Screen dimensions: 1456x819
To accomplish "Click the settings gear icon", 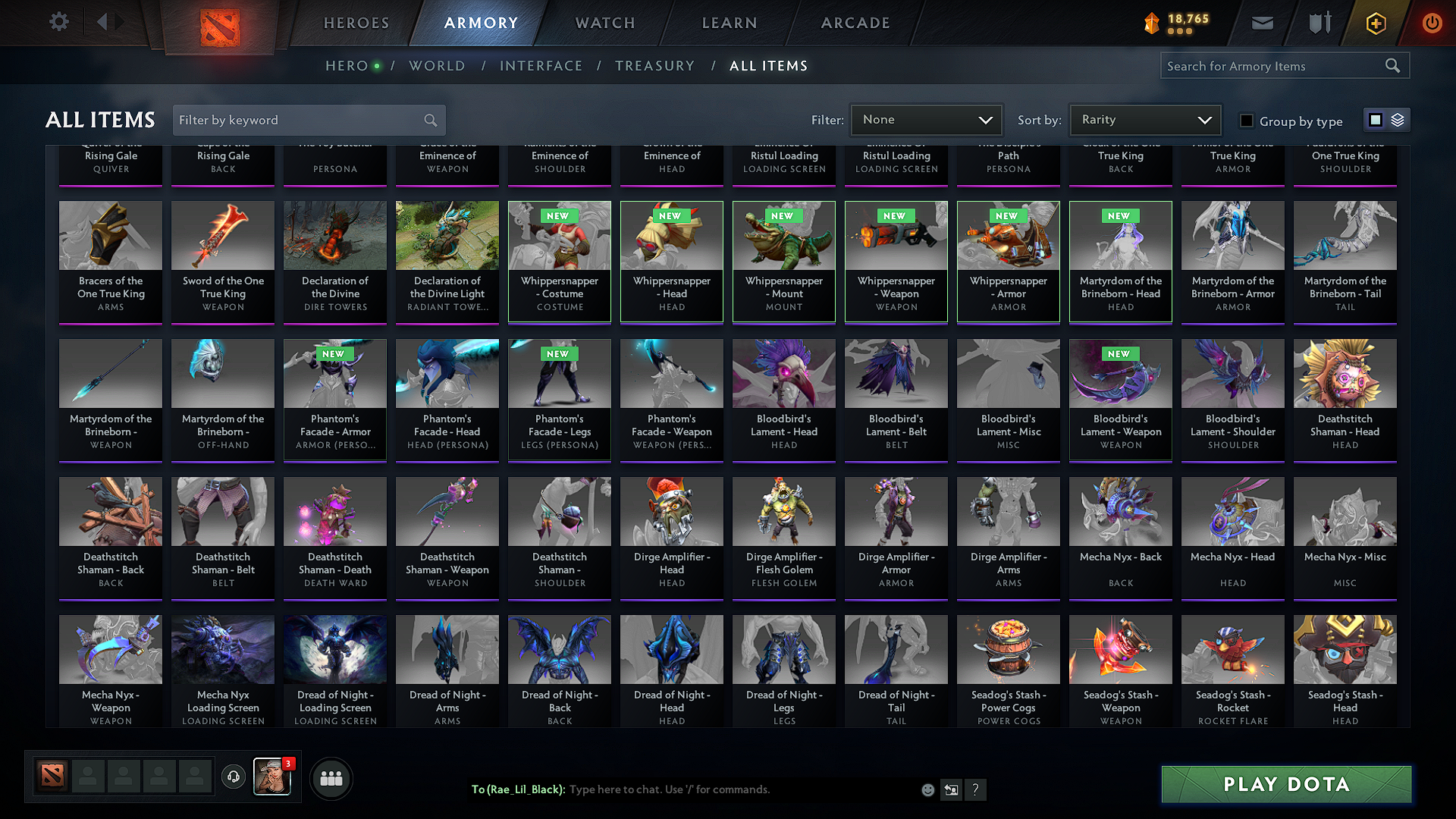I will pos(58,22).
